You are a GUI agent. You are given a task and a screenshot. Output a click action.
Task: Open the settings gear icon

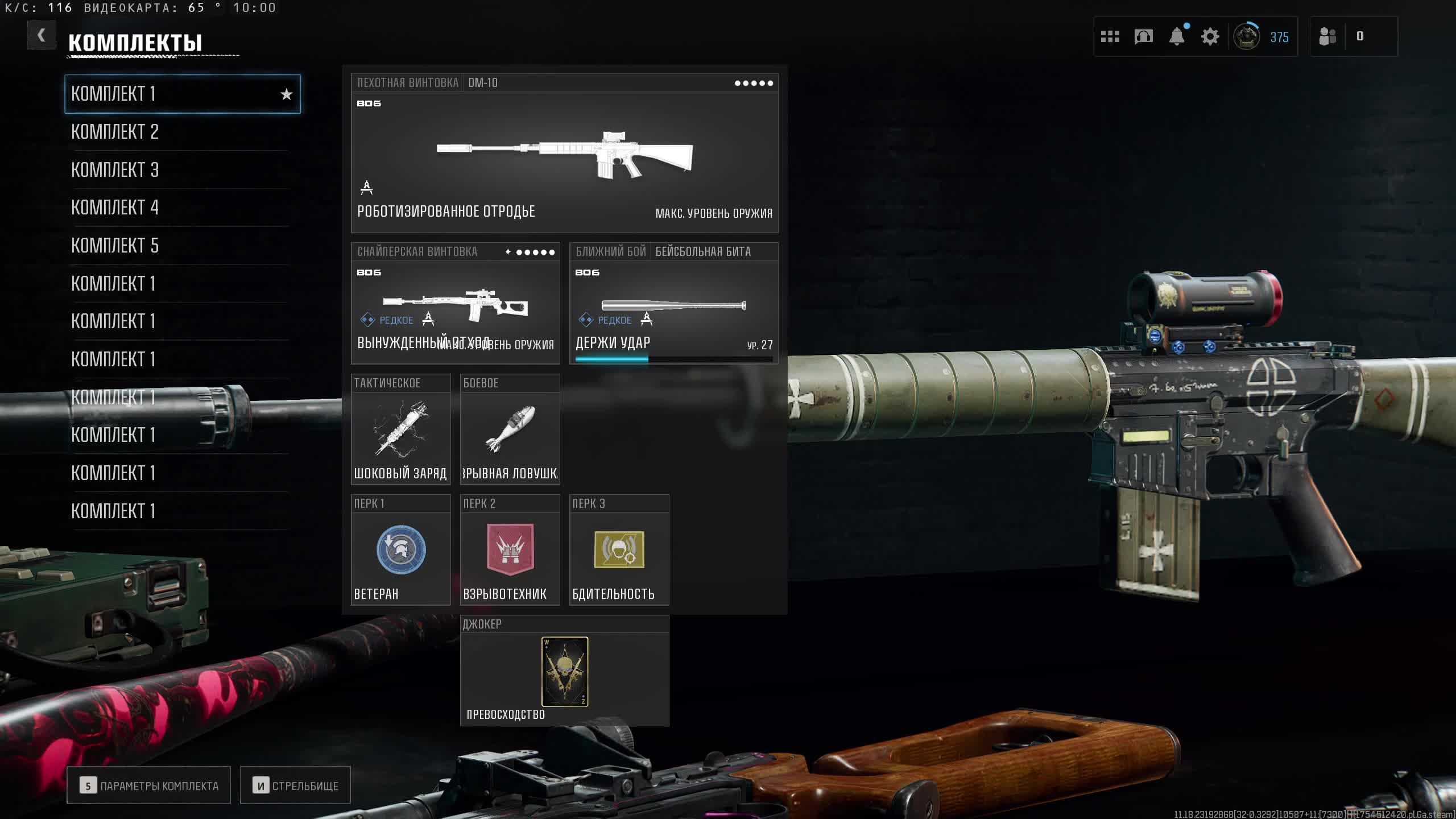pos(1210,37)
